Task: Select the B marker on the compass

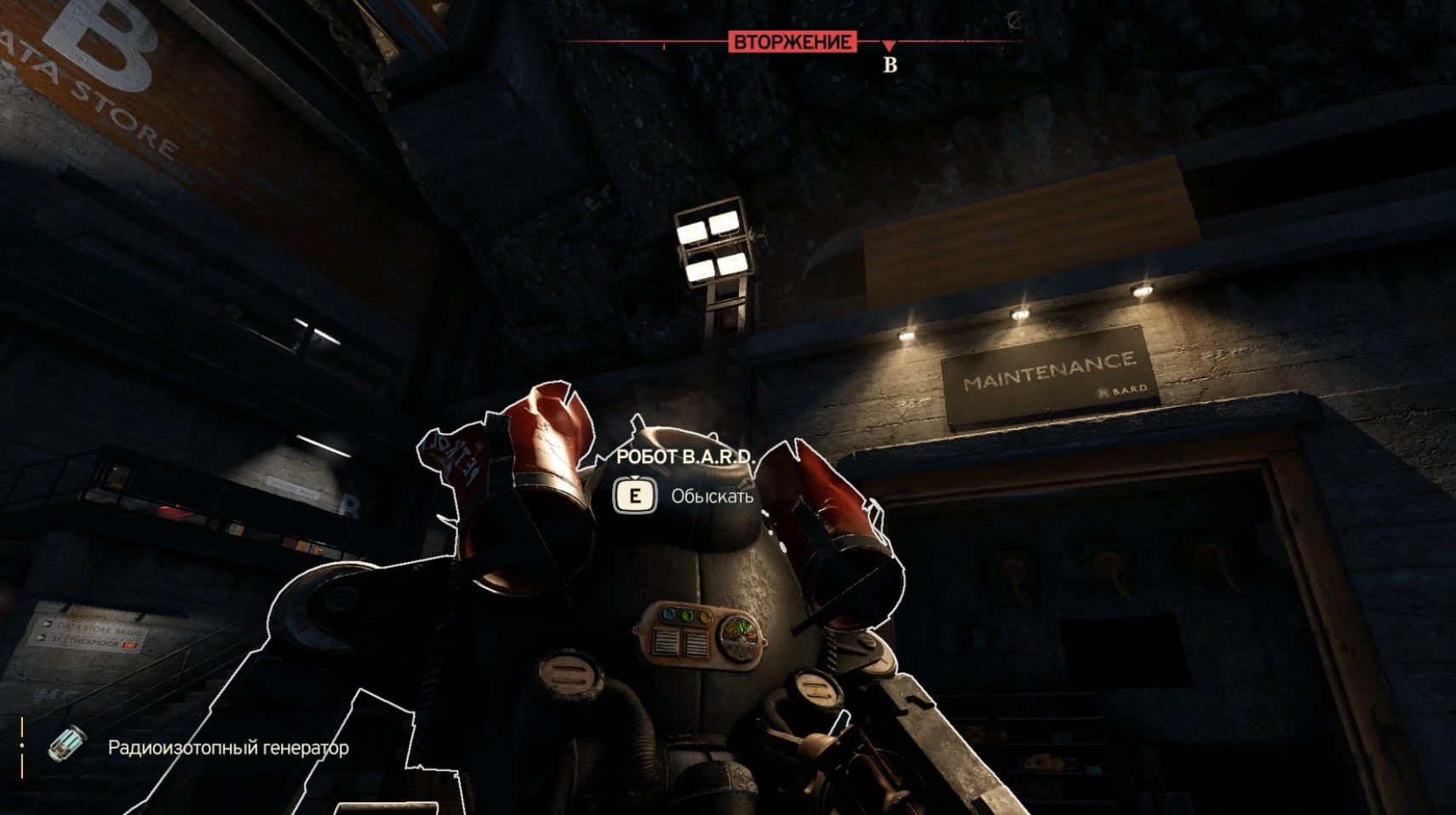Action: (x=890, y=64)
